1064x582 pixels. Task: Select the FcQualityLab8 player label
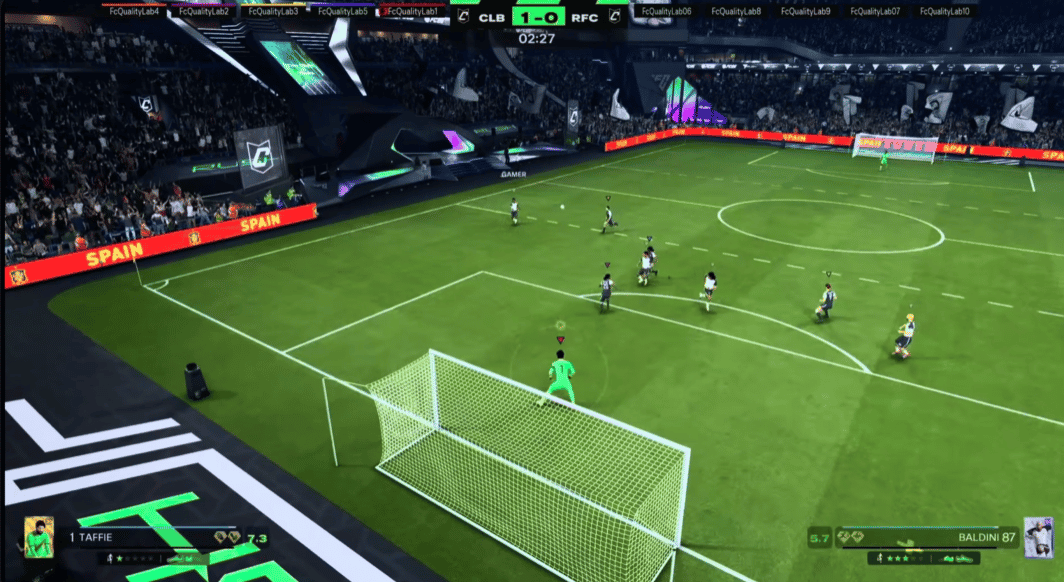[735, 11]
